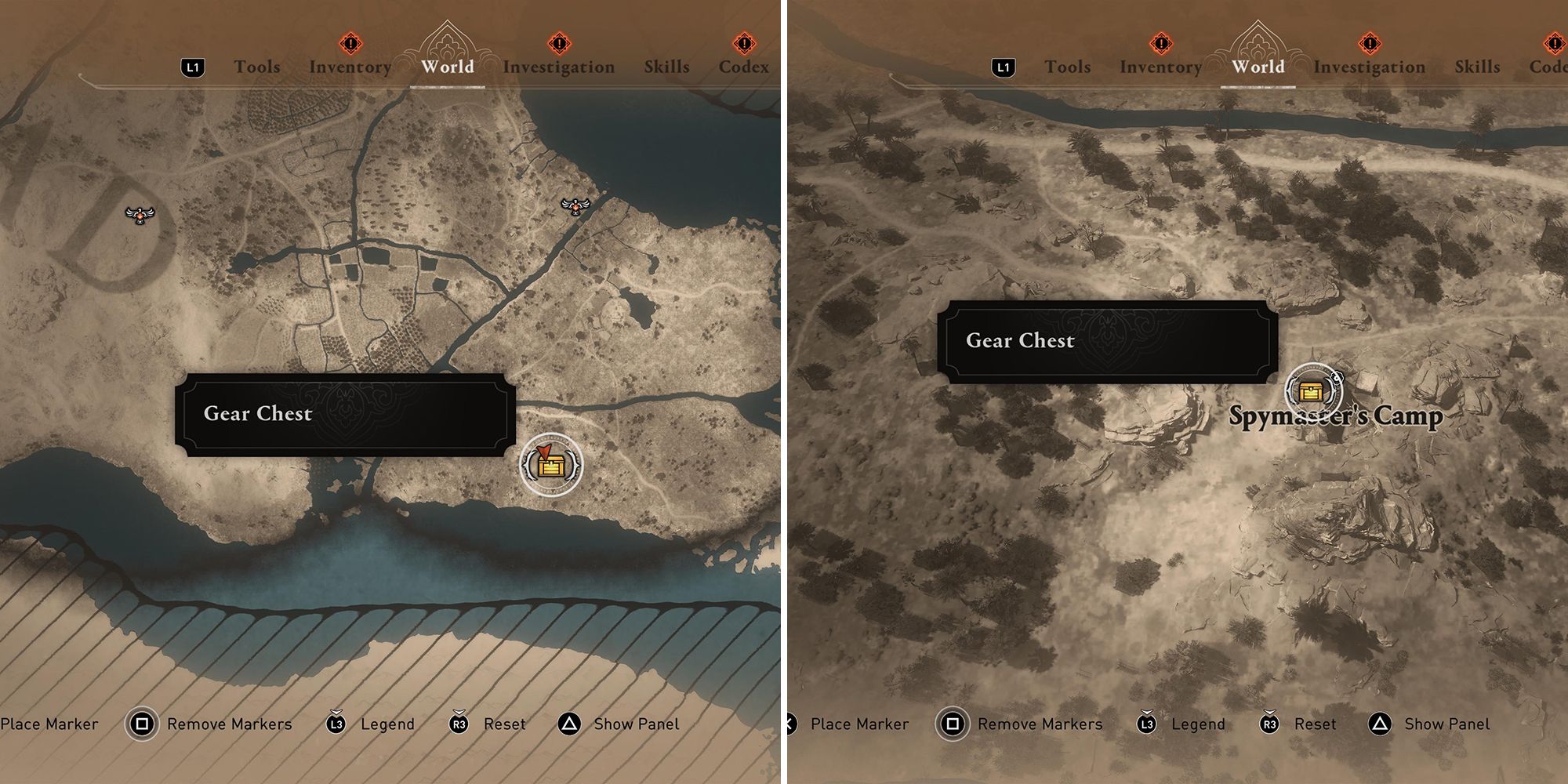Open the Legend panel
Viewport: 1568px width, 784px height.
pos(389,724)
